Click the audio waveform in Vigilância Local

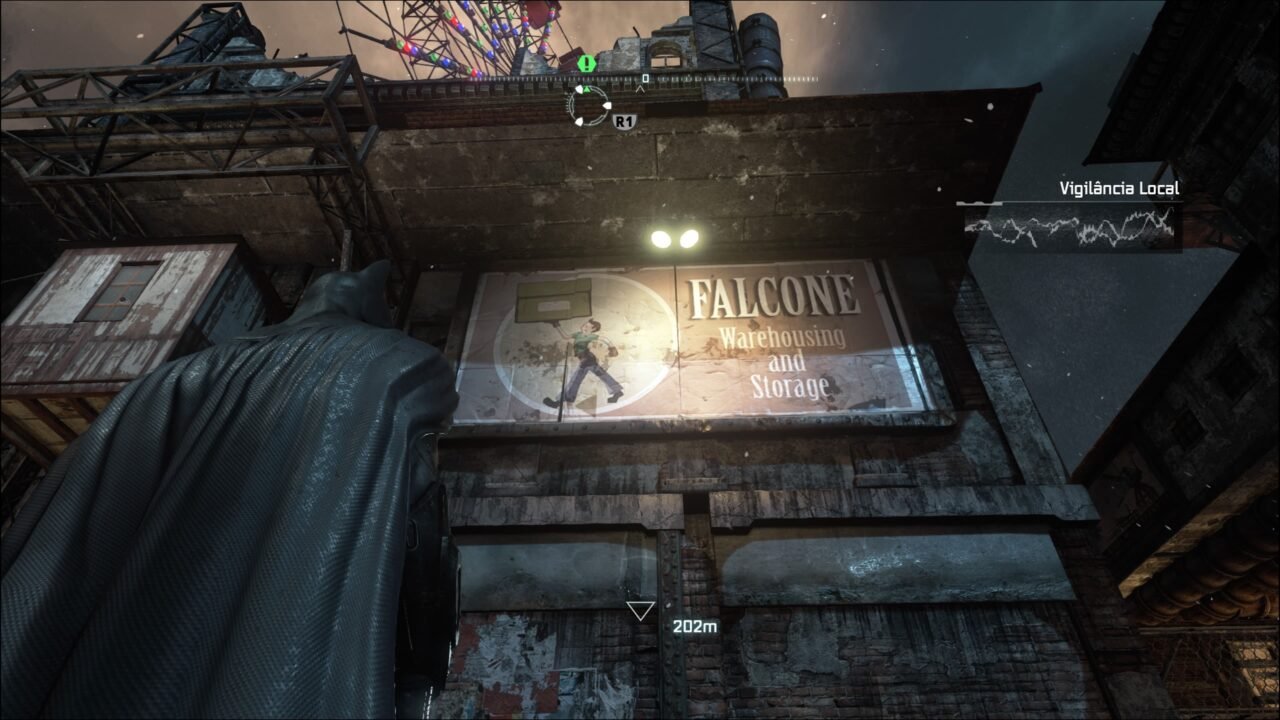click(x=1072, y=228)
